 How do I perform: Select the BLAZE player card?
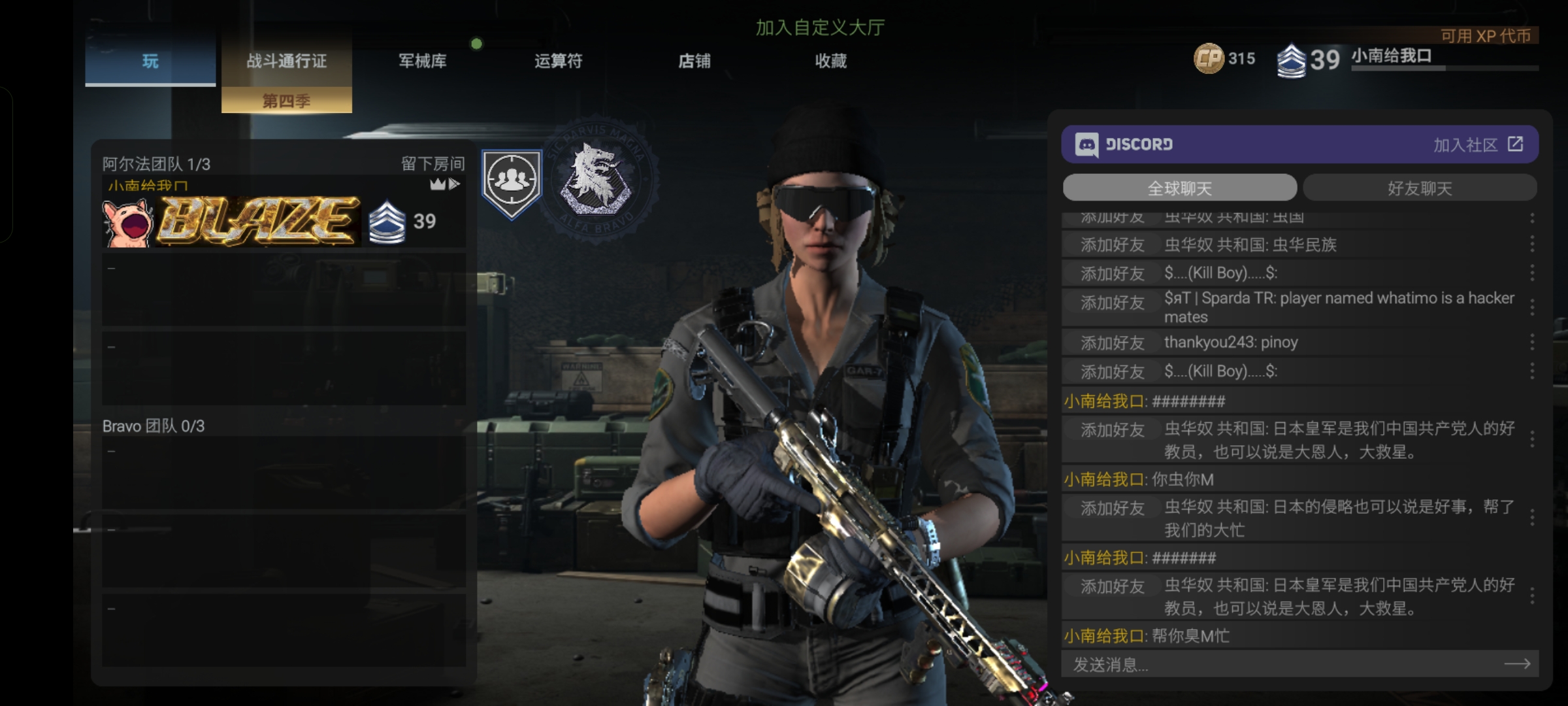click(258, 221)
